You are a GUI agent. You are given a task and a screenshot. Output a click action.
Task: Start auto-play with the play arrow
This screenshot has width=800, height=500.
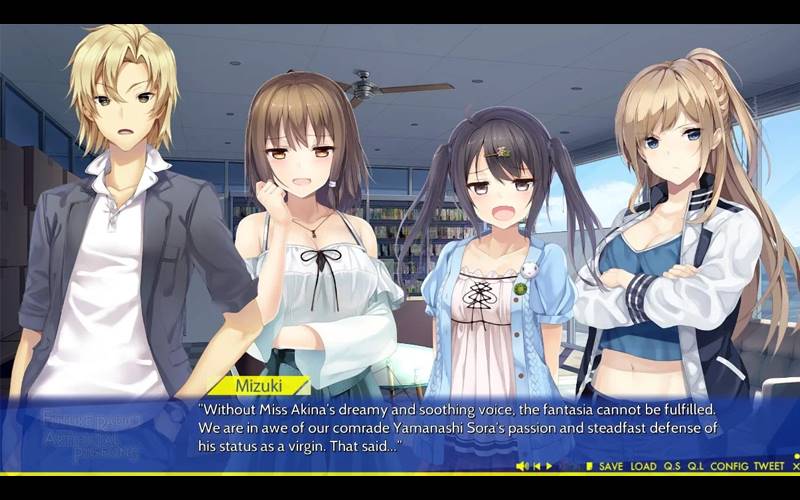(x=548, y=466)
